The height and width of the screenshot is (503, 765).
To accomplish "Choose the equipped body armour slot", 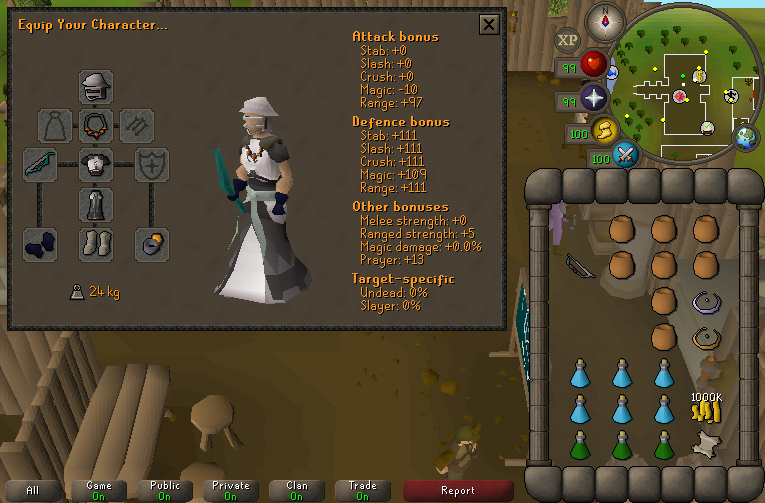I will point(96,163).
